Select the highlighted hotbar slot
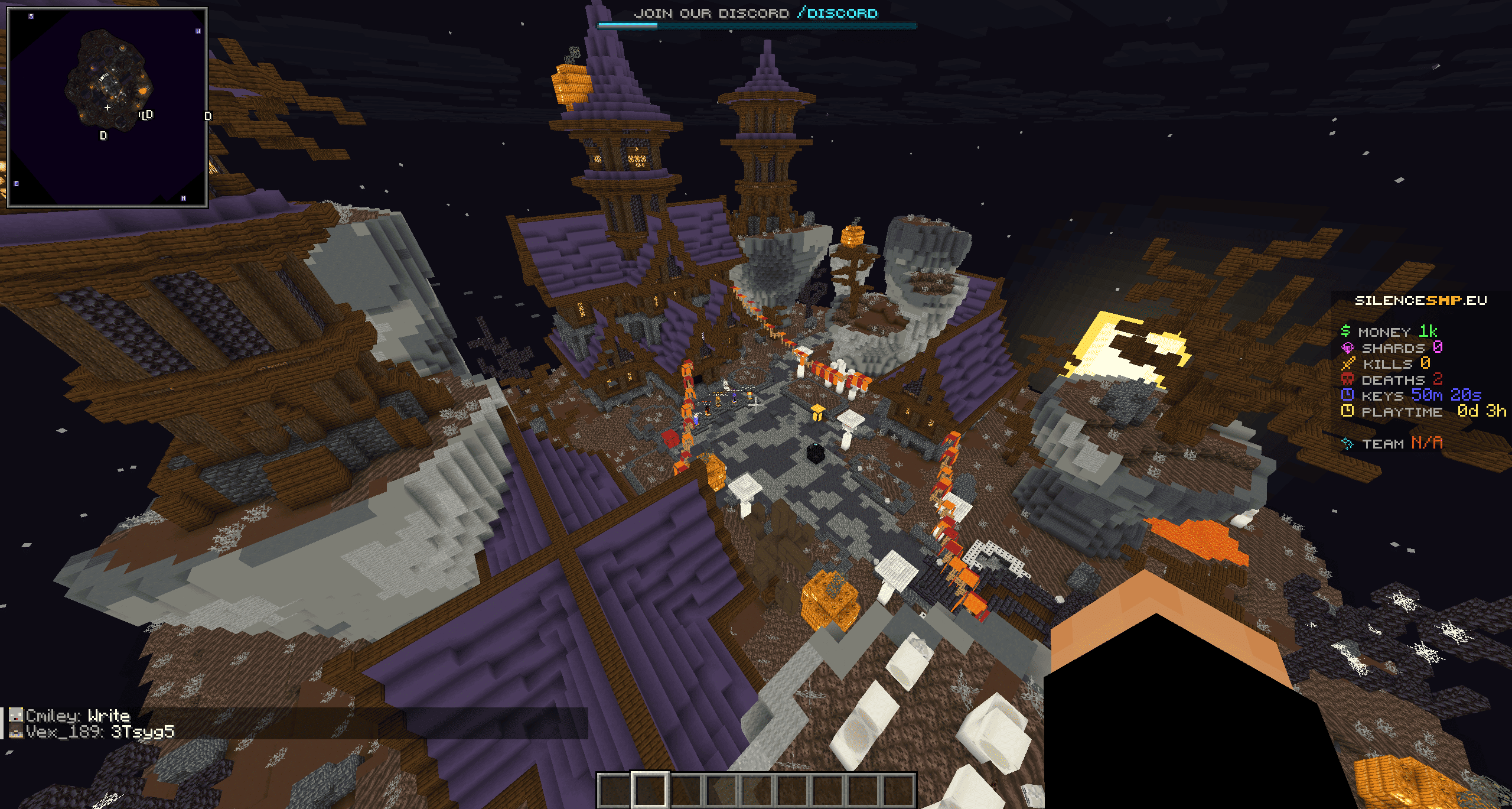The image size is (1512, 809). coord(650,789)
